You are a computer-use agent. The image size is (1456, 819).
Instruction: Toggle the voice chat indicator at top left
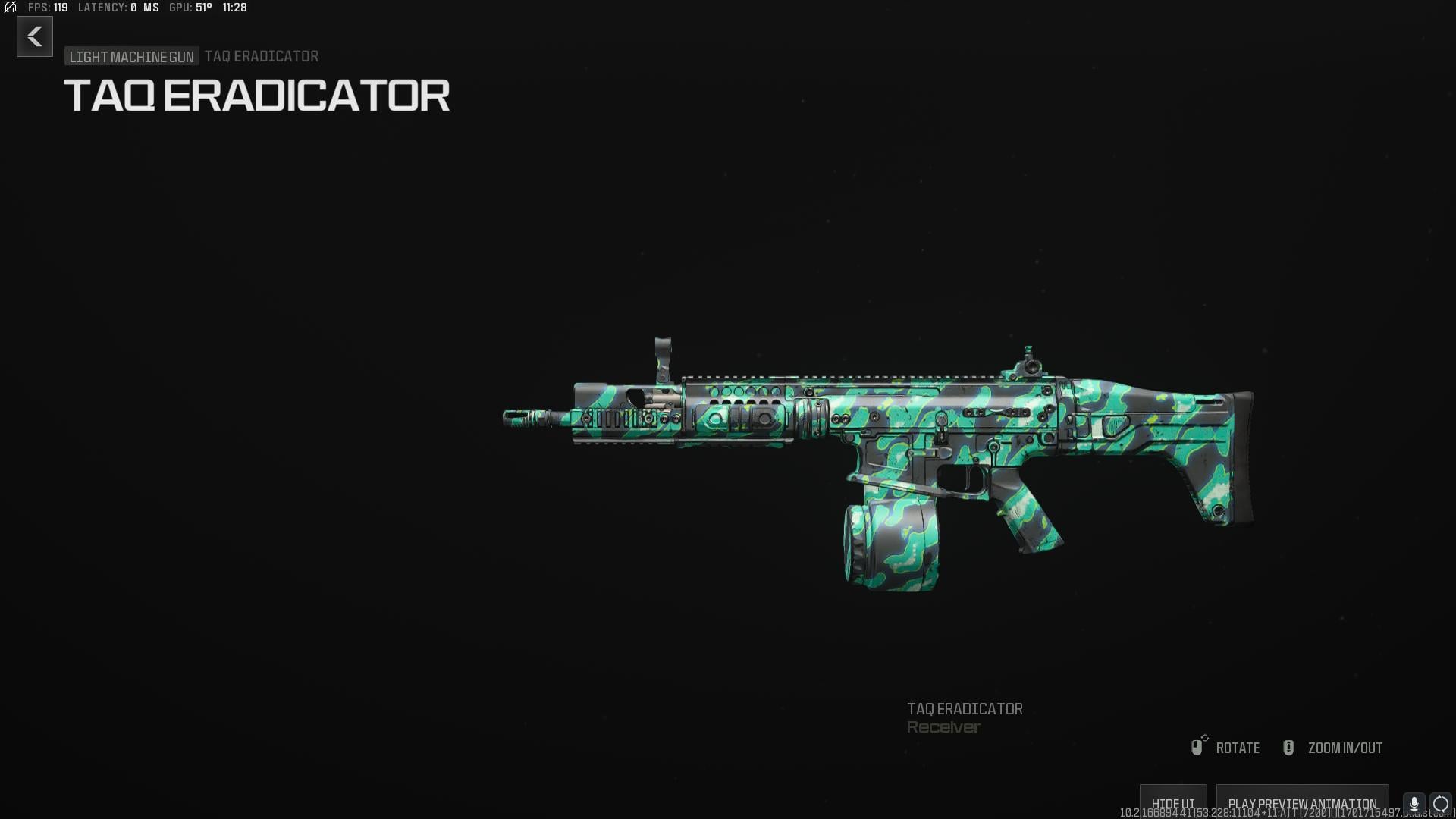10,8
